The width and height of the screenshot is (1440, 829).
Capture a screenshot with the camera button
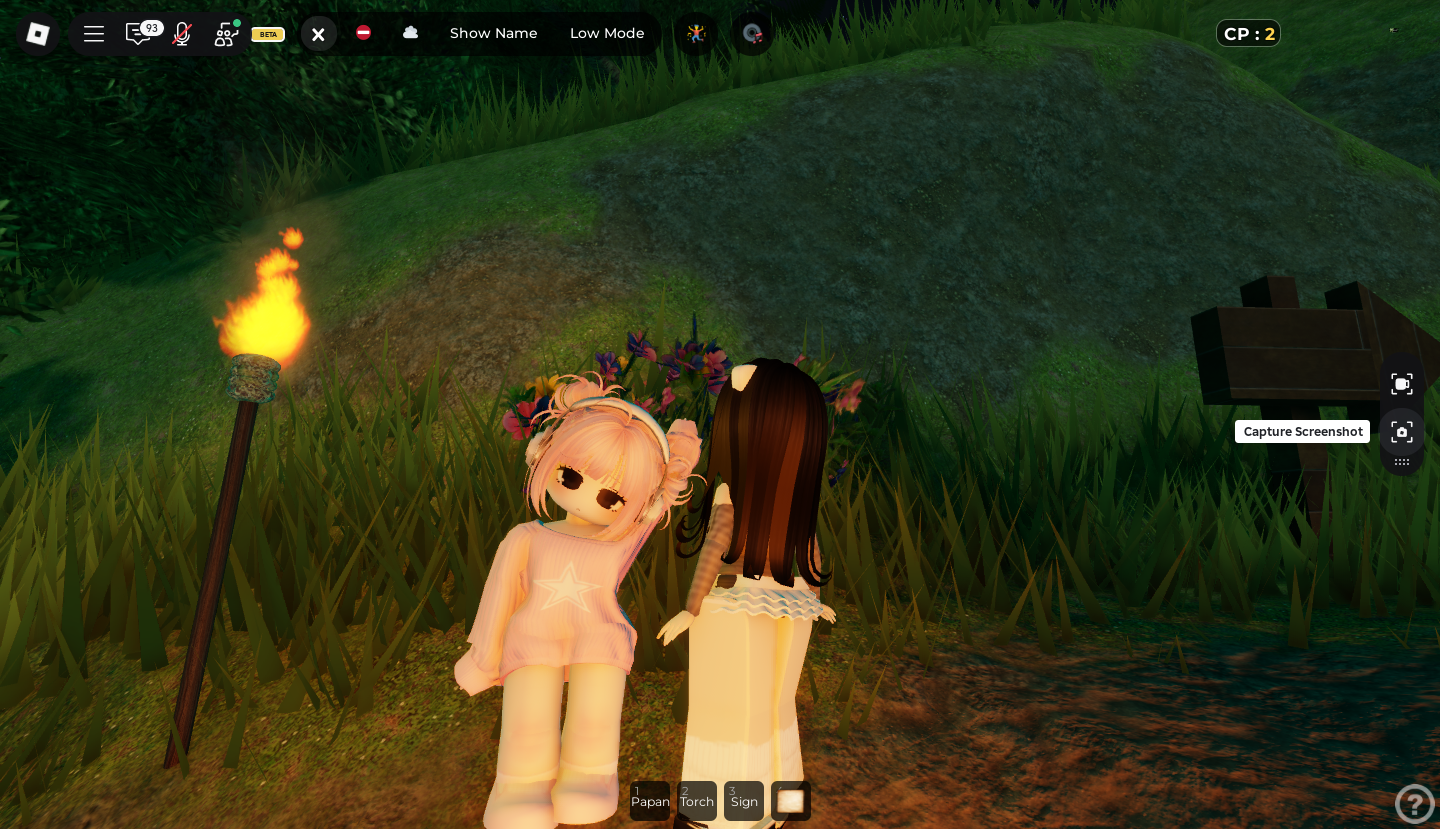tap(1402, 432)
